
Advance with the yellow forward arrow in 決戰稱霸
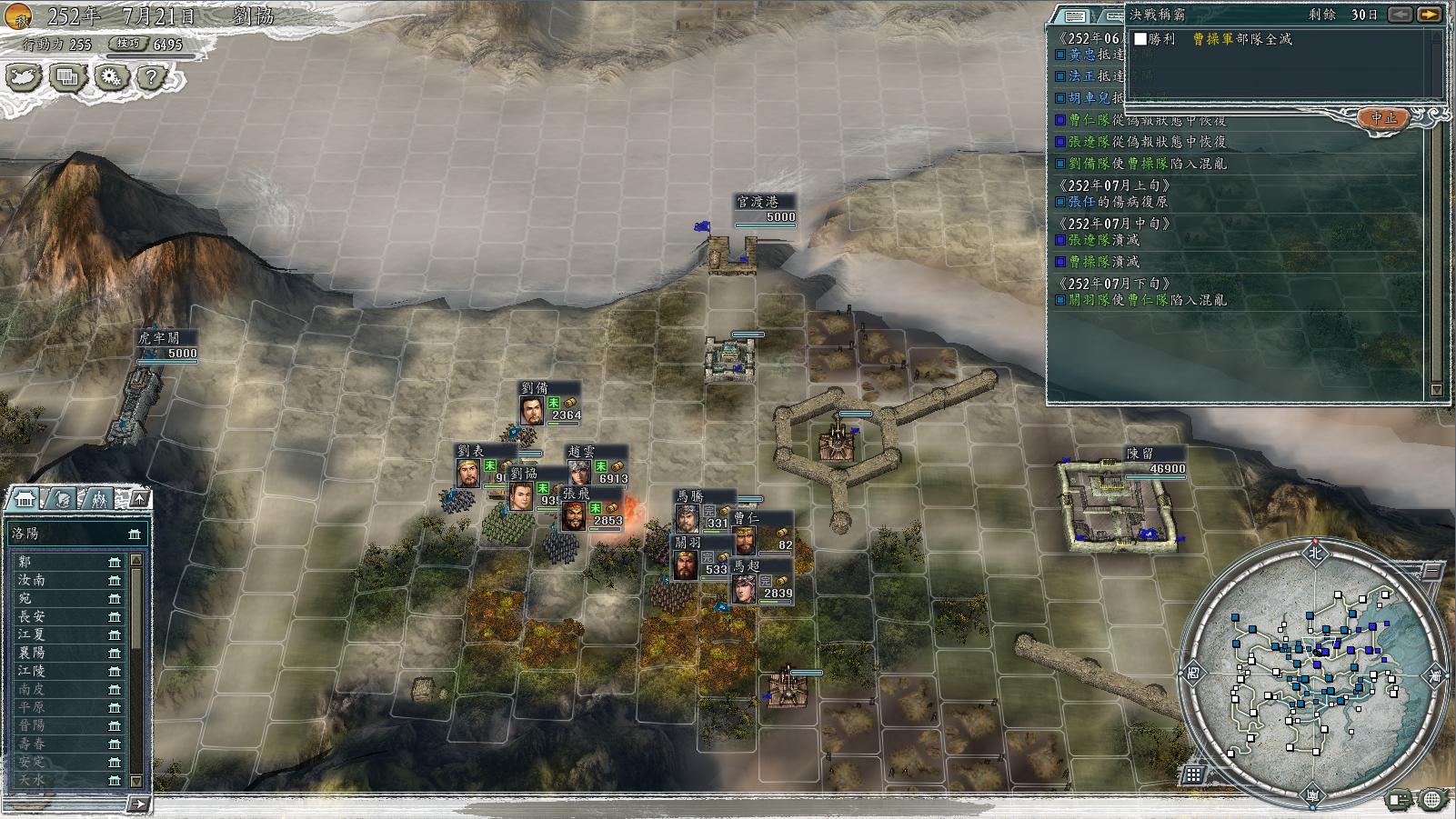click(1430, 16)
